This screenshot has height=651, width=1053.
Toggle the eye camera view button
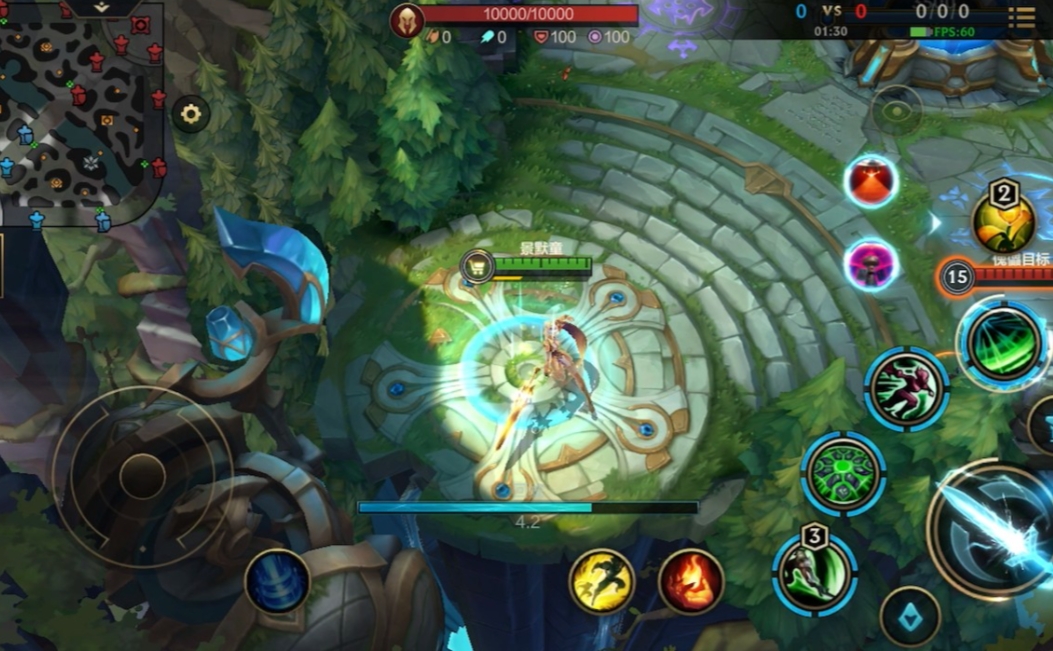897,109
